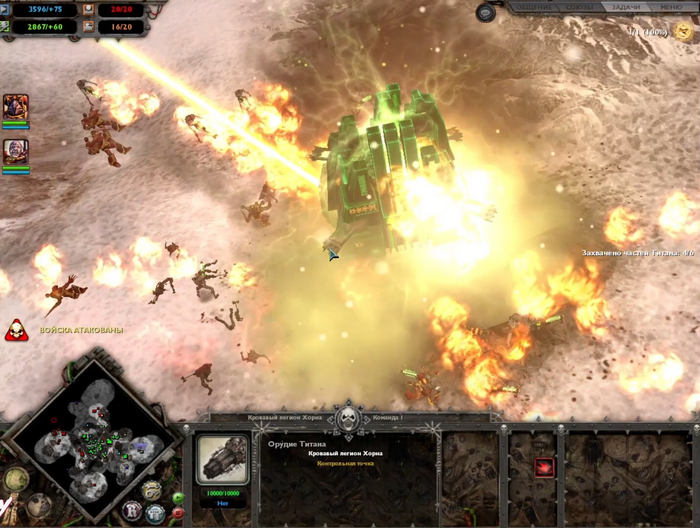Select the first hero portrait
This screenshot has height=528, width=700.
pyautogui.click(x=15, y=107)
